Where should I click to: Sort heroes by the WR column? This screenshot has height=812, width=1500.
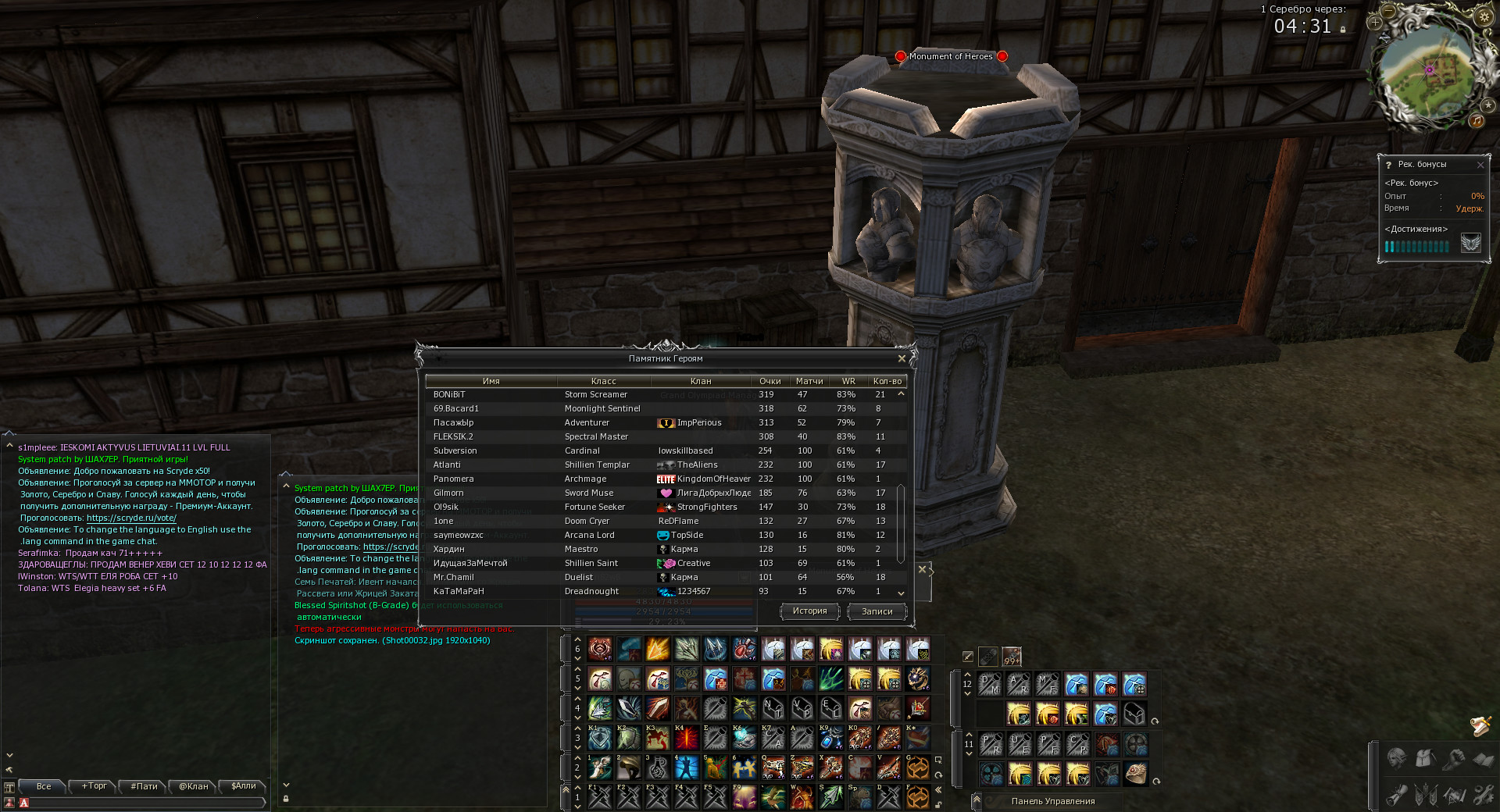click(x=848, y=381)
